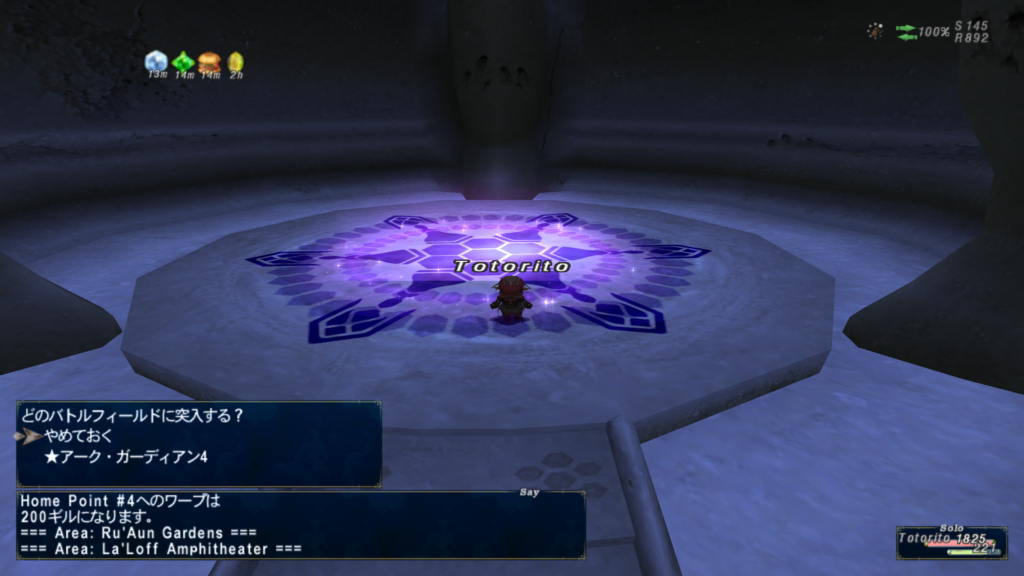The image size is (1024, 576).
Task: Click the item pouch icon near the connection indicator
Action: click(x=875, y=32)
